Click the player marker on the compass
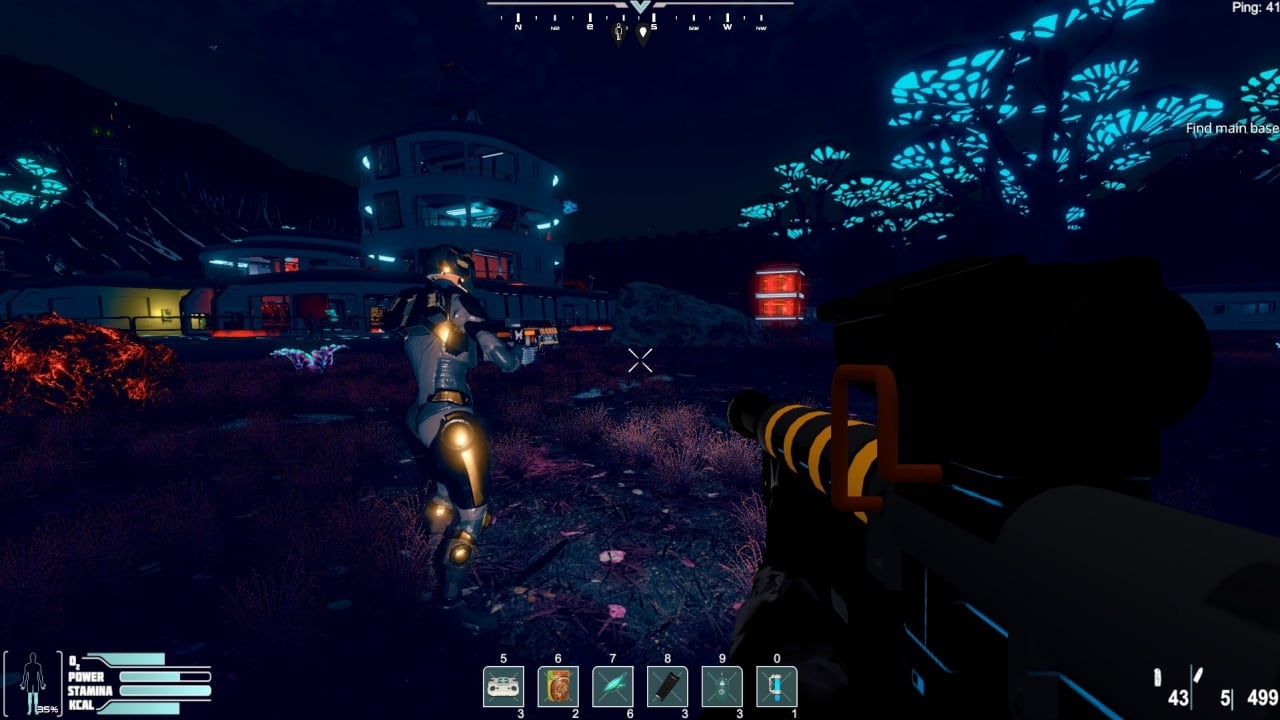 tap(619, 33)
